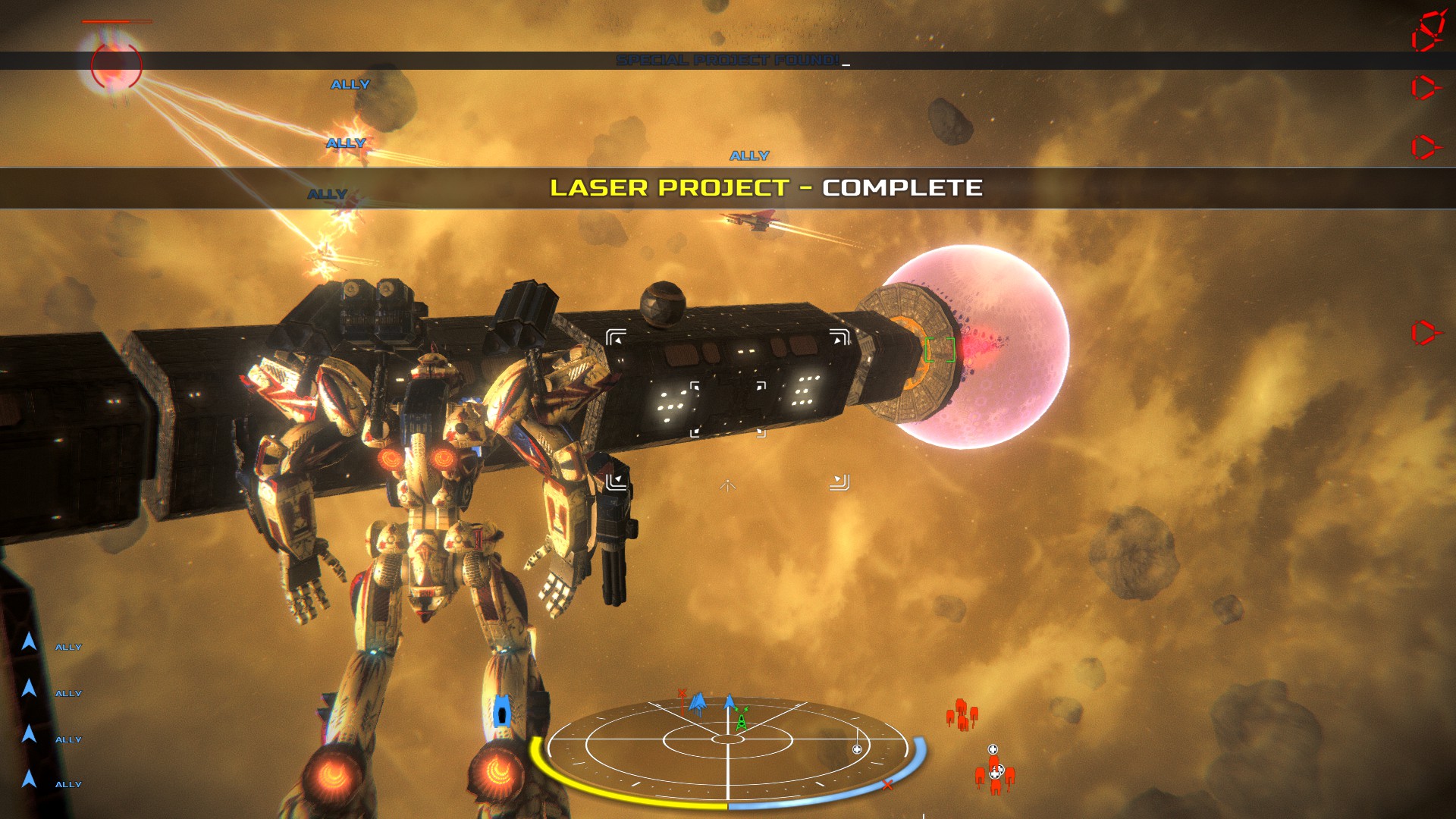
Task: Click the LASER PROJECT - COMPLETE banner
Action: [x=768, y=189]
